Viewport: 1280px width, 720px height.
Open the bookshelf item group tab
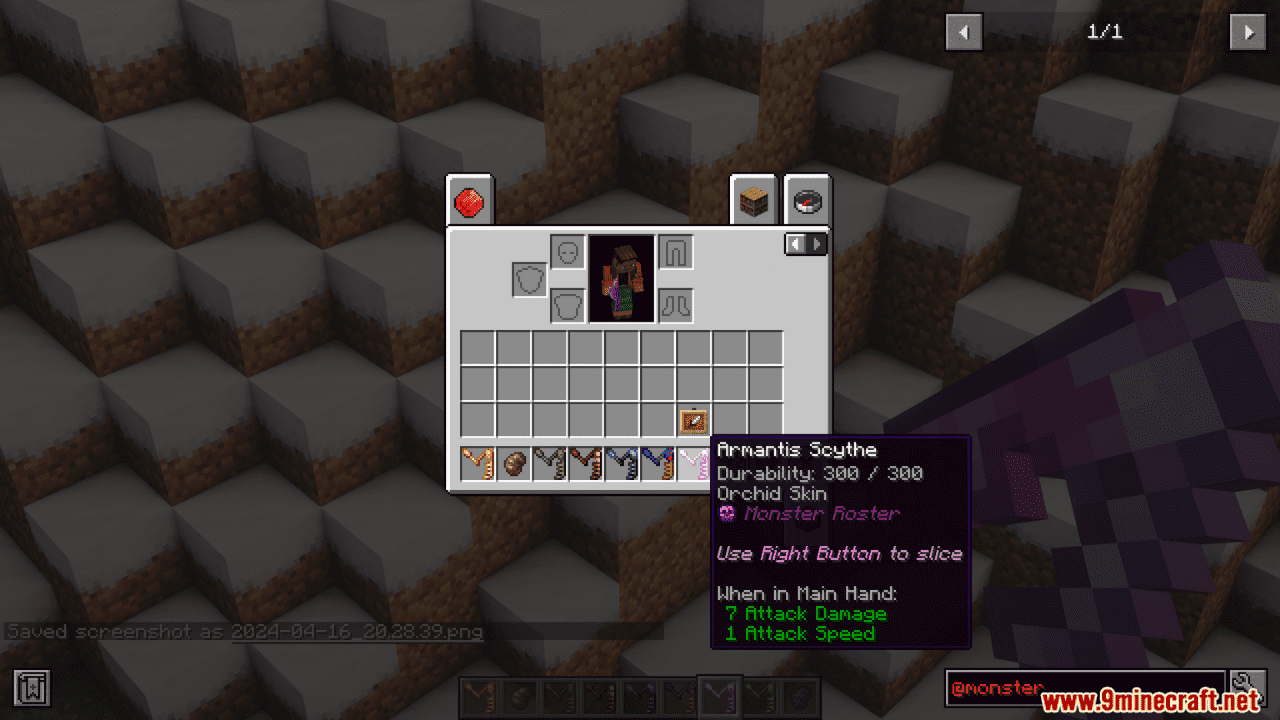click(752, 199)
